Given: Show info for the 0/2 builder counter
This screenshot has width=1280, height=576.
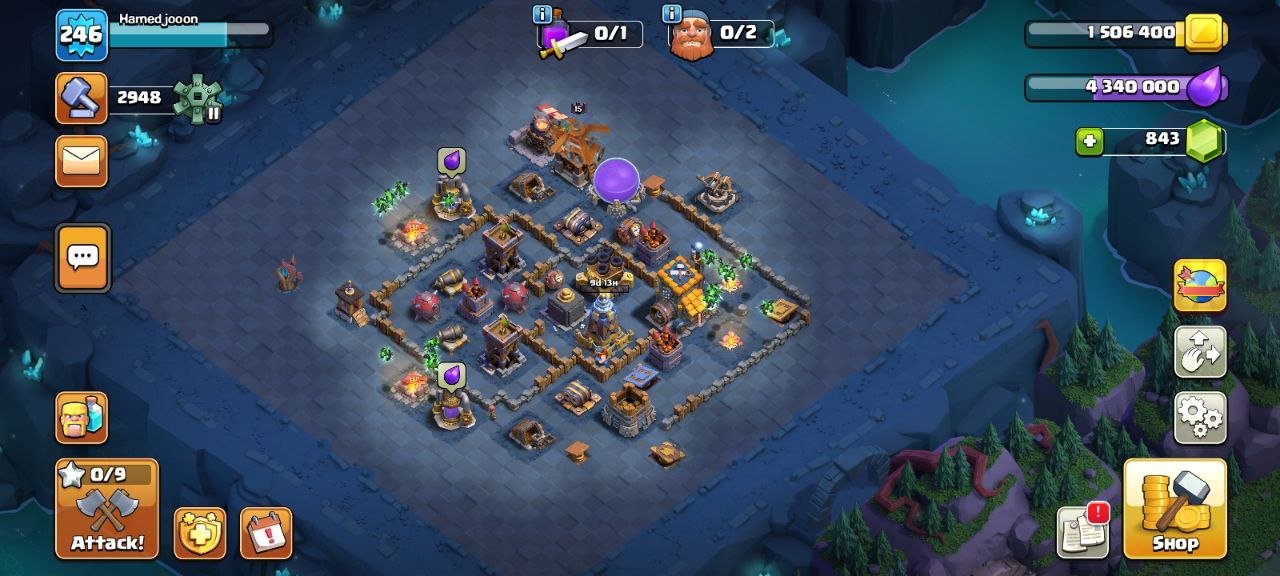Looking at the screenshot, I should click(672, 14).
